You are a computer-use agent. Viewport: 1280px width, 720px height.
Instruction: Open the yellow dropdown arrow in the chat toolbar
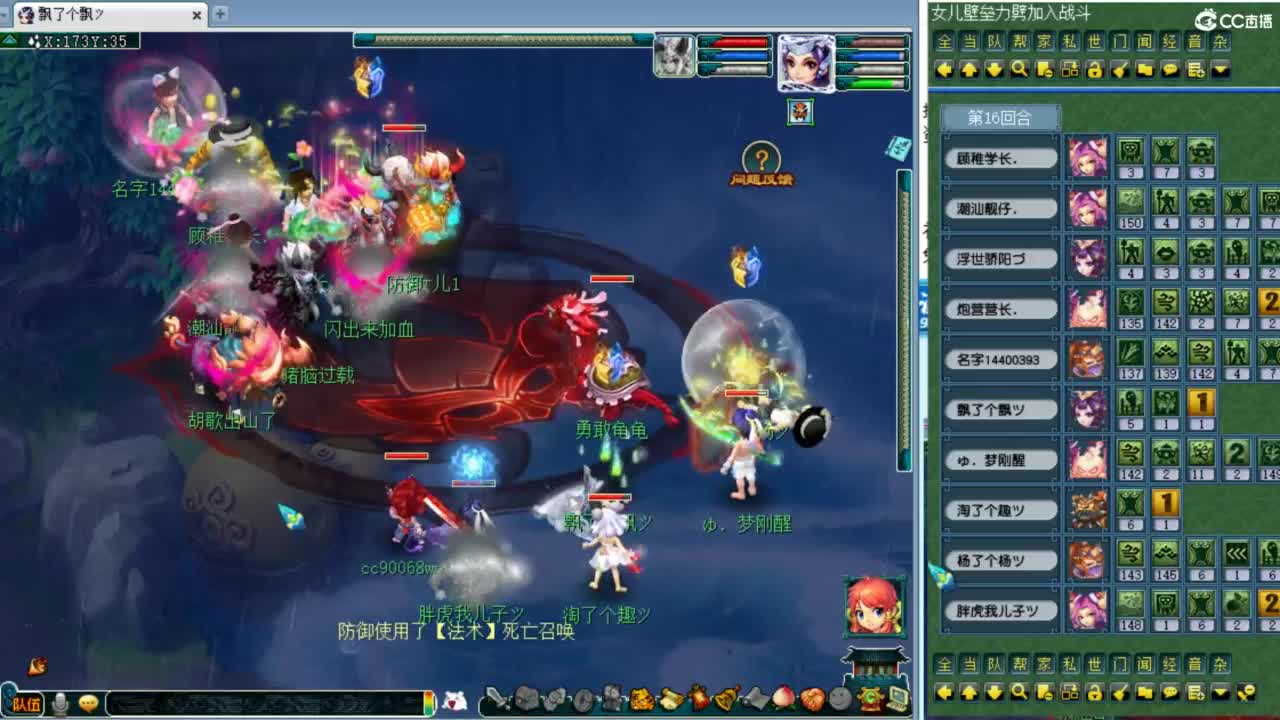(x=1222, y=70)
